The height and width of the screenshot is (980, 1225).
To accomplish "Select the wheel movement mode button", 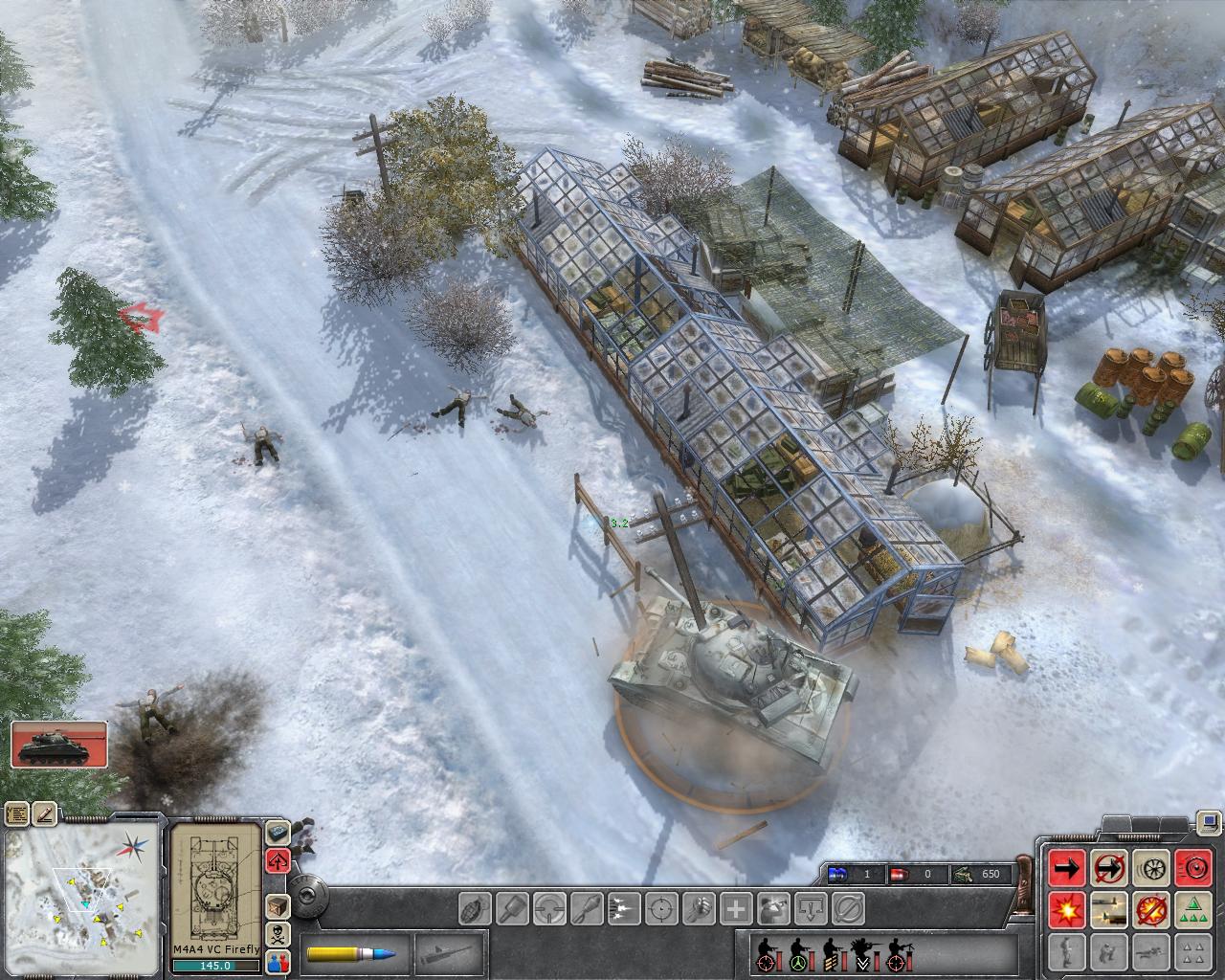I will (x=1150, y=868).
